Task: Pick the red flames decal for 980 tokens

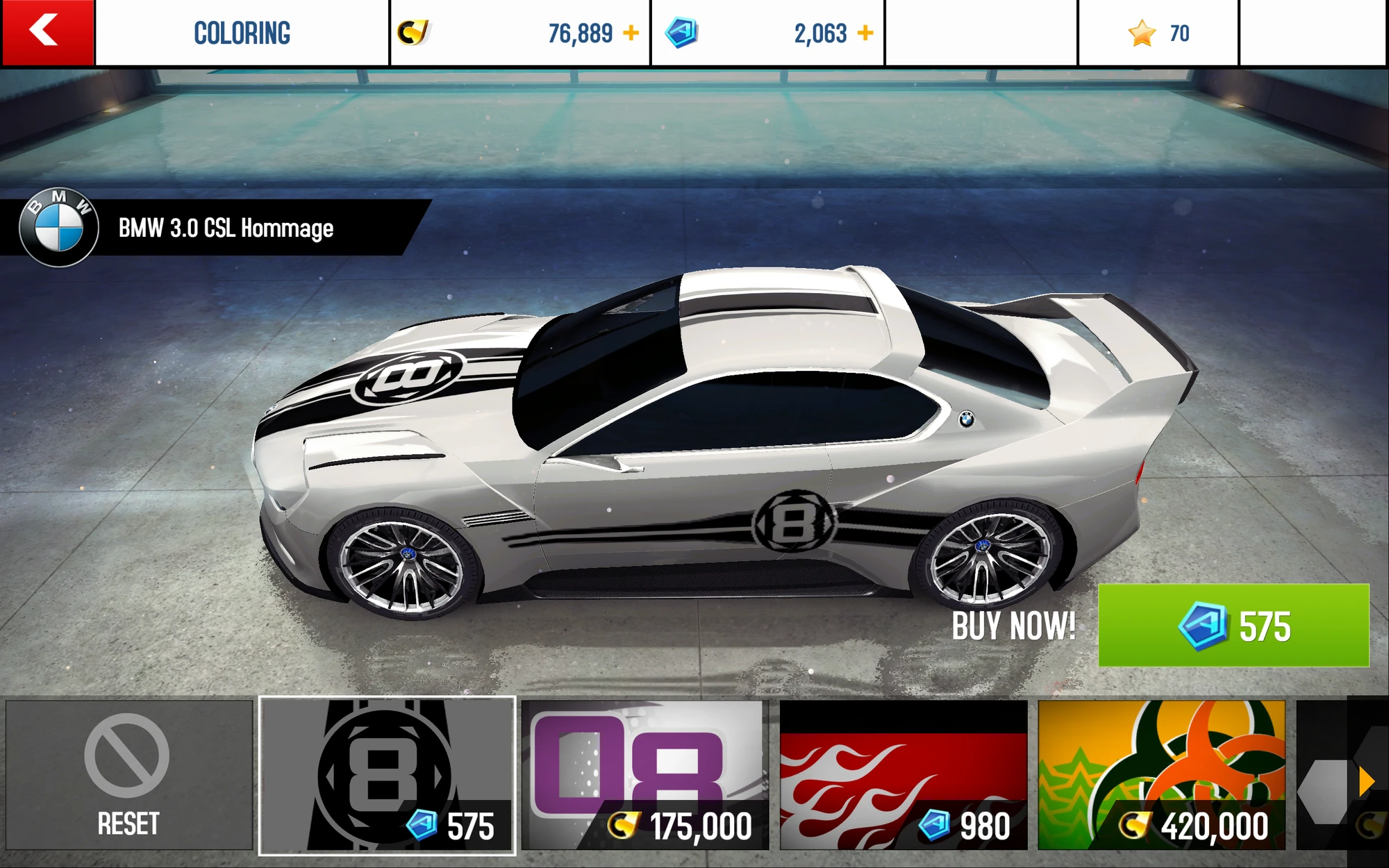Action: [904, 775]
